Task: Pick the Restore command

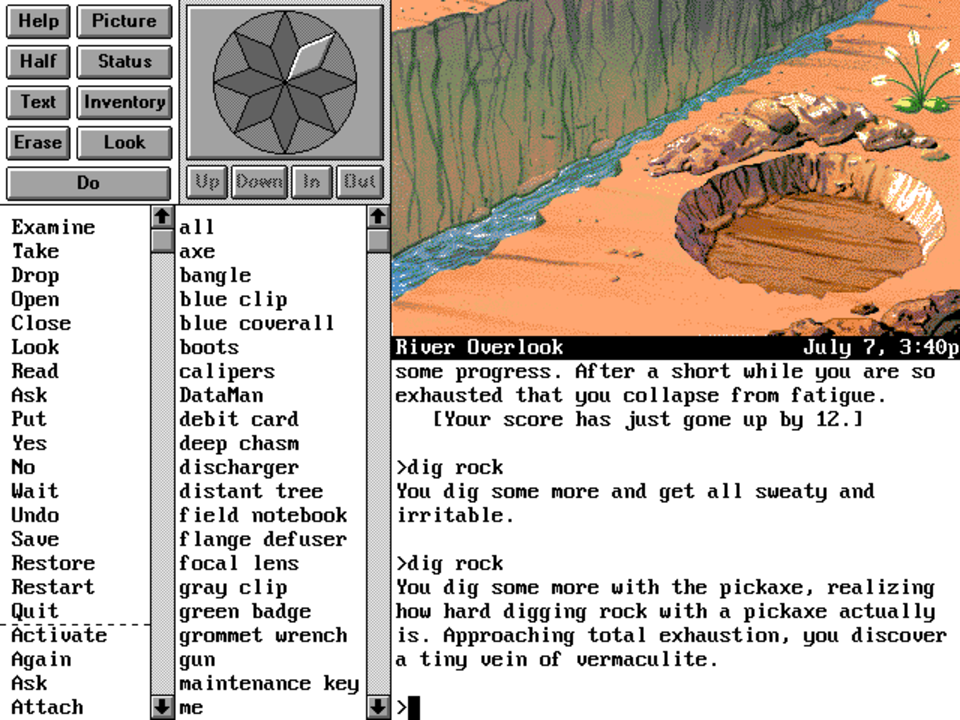Action: pos(53,563)
